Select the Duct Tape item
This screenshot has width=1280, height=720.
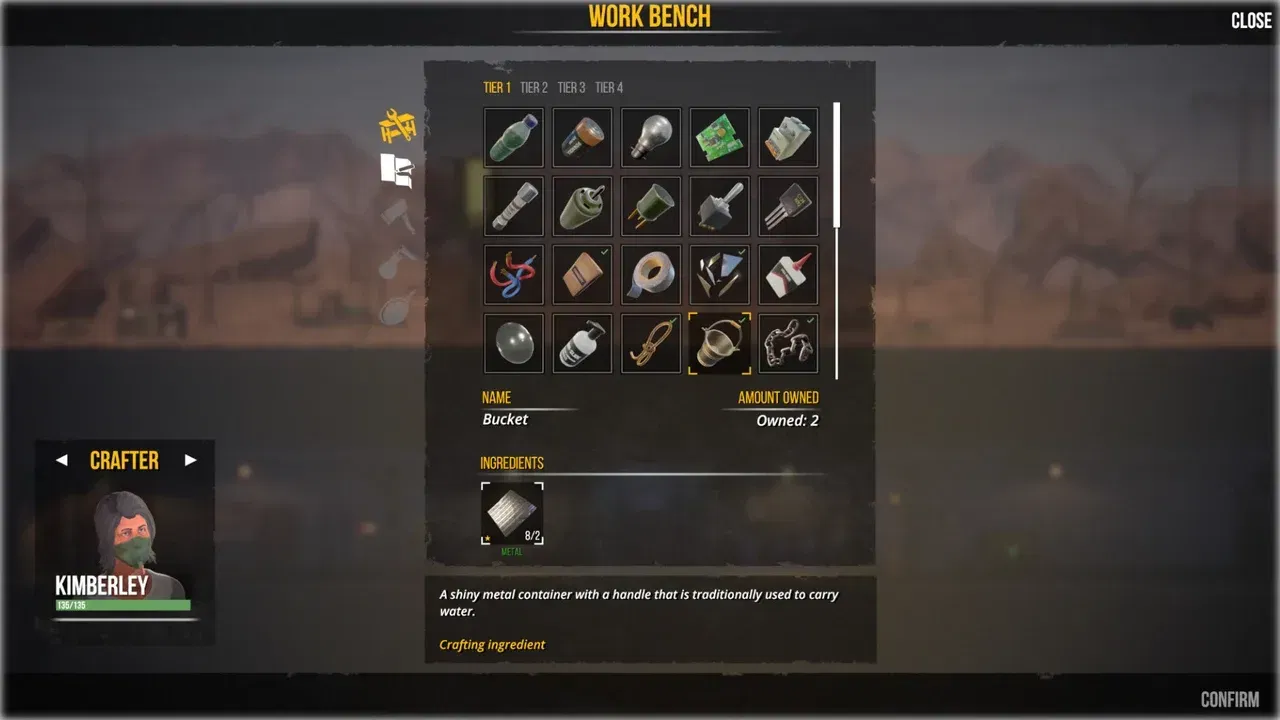(650, 273)
